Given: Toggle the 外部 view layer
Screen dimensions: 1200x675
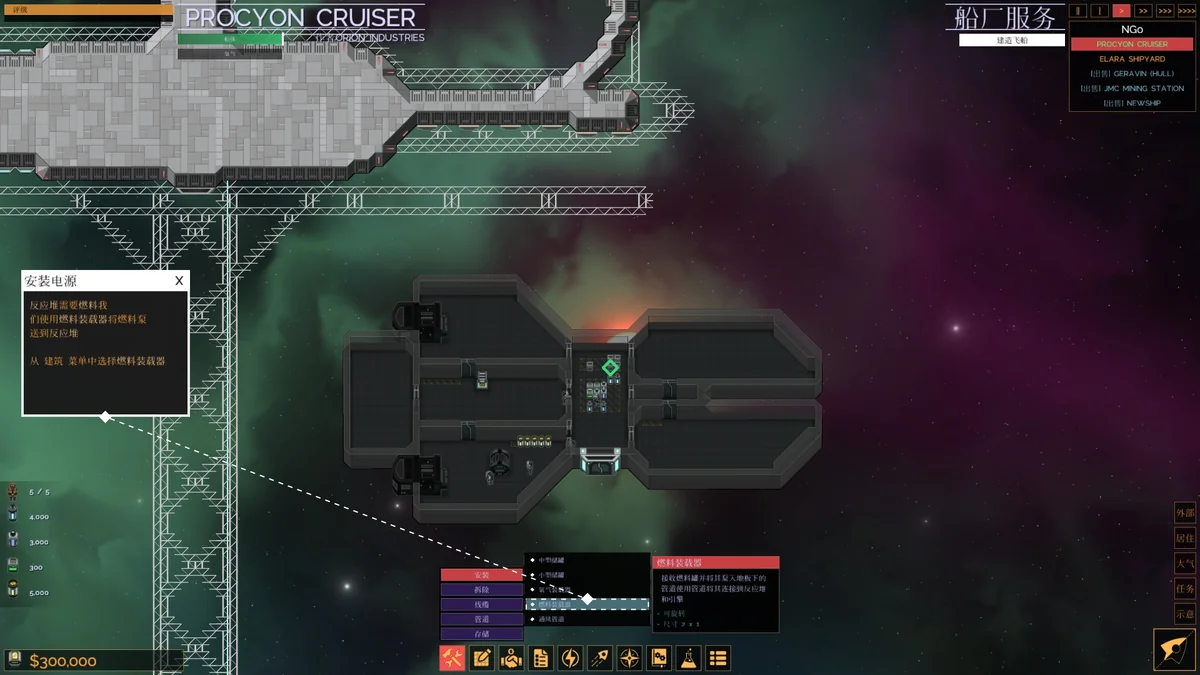Looking at the screenshot, I should (x=1185, y=513).
